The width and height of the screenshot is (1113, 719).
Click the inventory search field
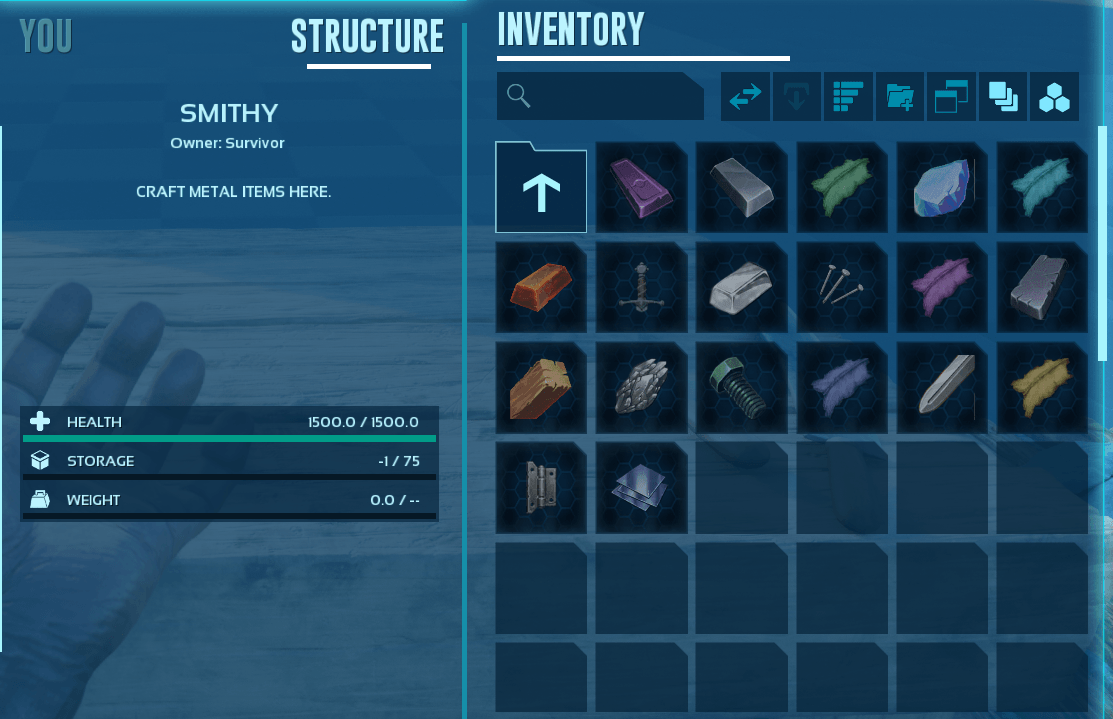pos(600,96)
